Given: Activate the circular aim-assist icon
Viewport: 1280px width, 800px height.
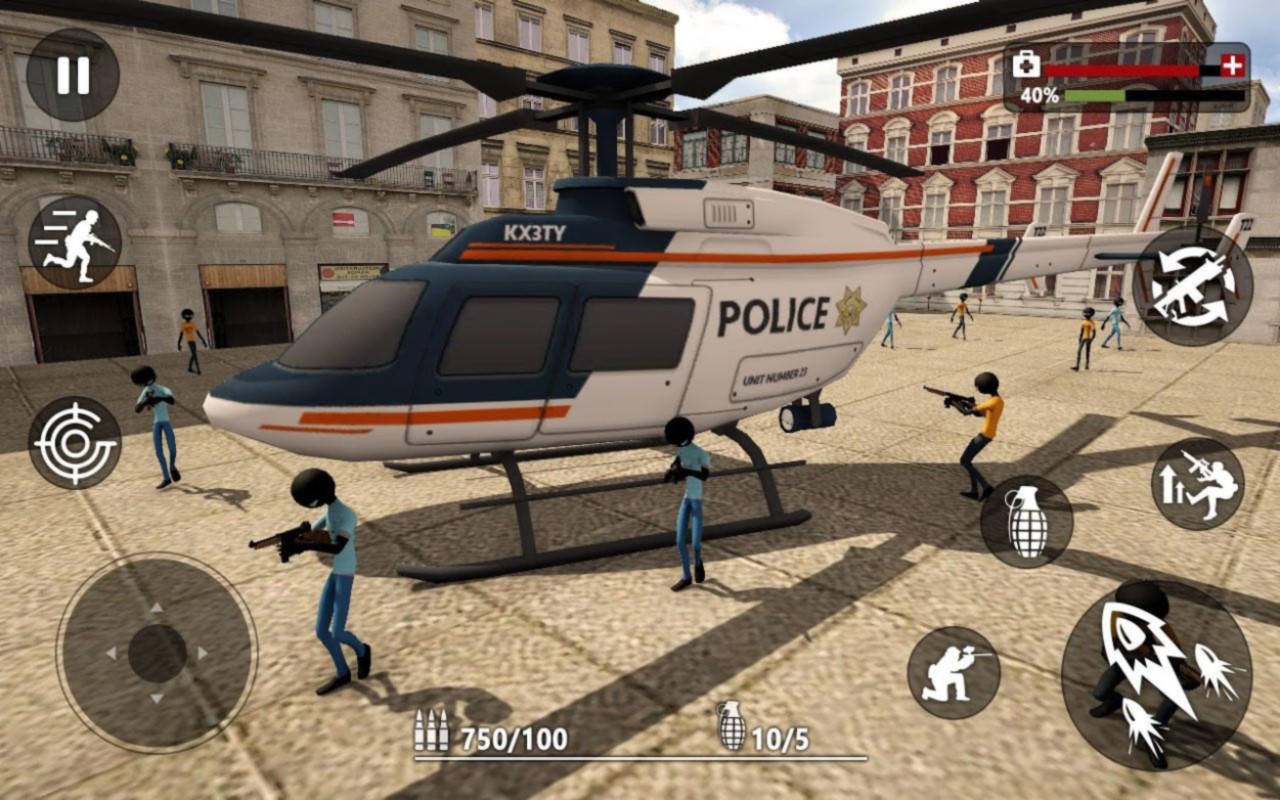Looking at the screenshot, I should (75, 443).
